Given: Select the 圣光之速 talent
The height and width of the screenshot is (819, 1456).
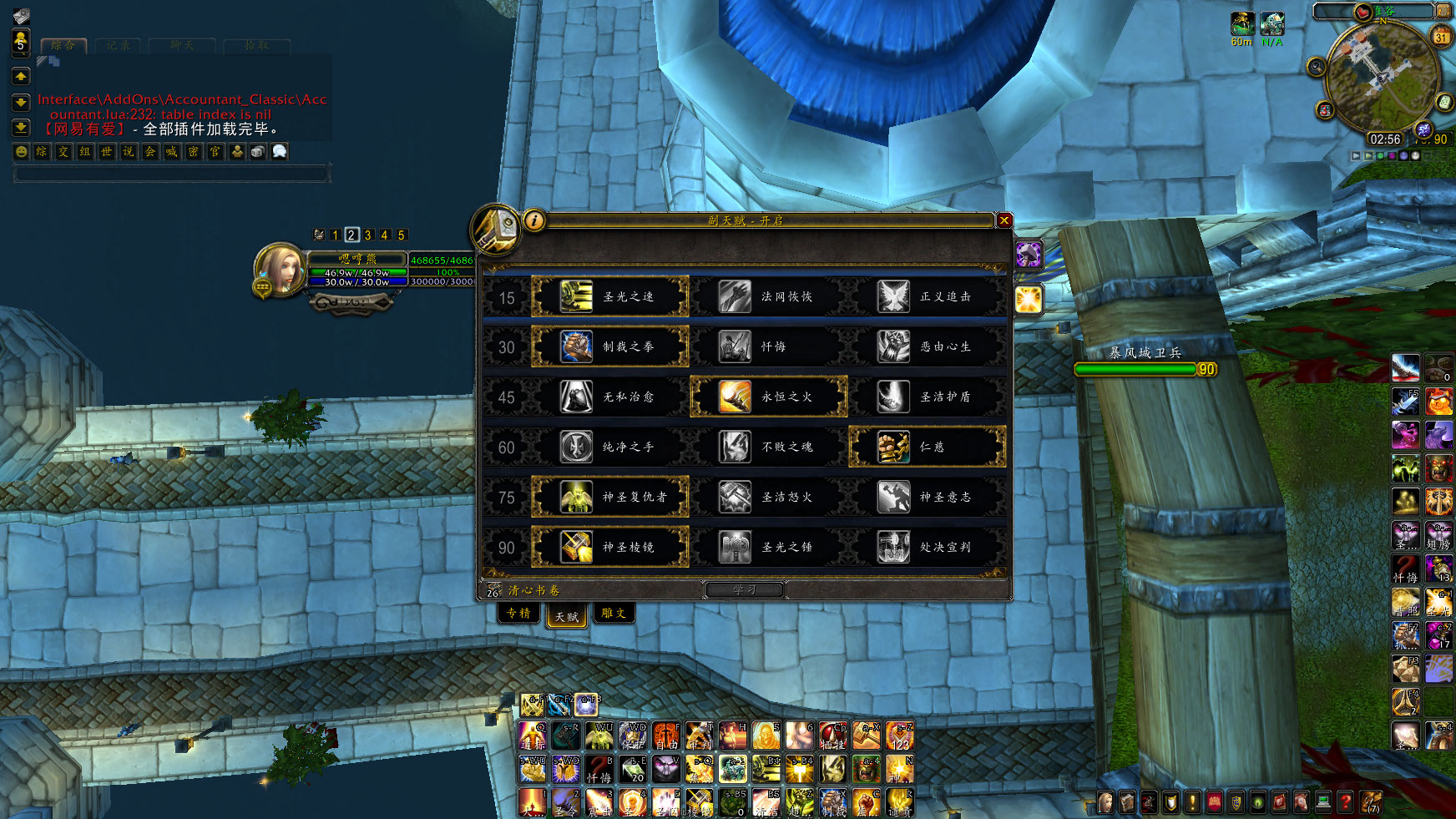Looking at the screenshot, I should coord(610,296).
